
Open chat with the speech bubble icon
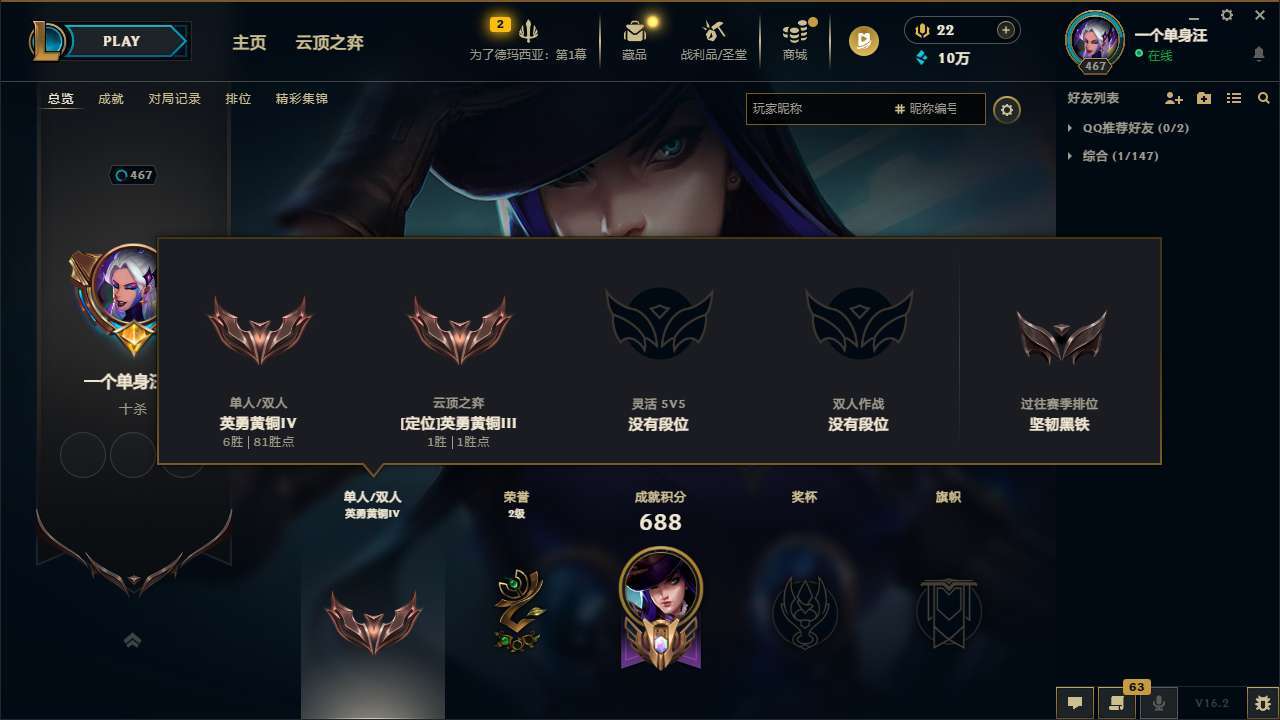(x=1074, y=703)
